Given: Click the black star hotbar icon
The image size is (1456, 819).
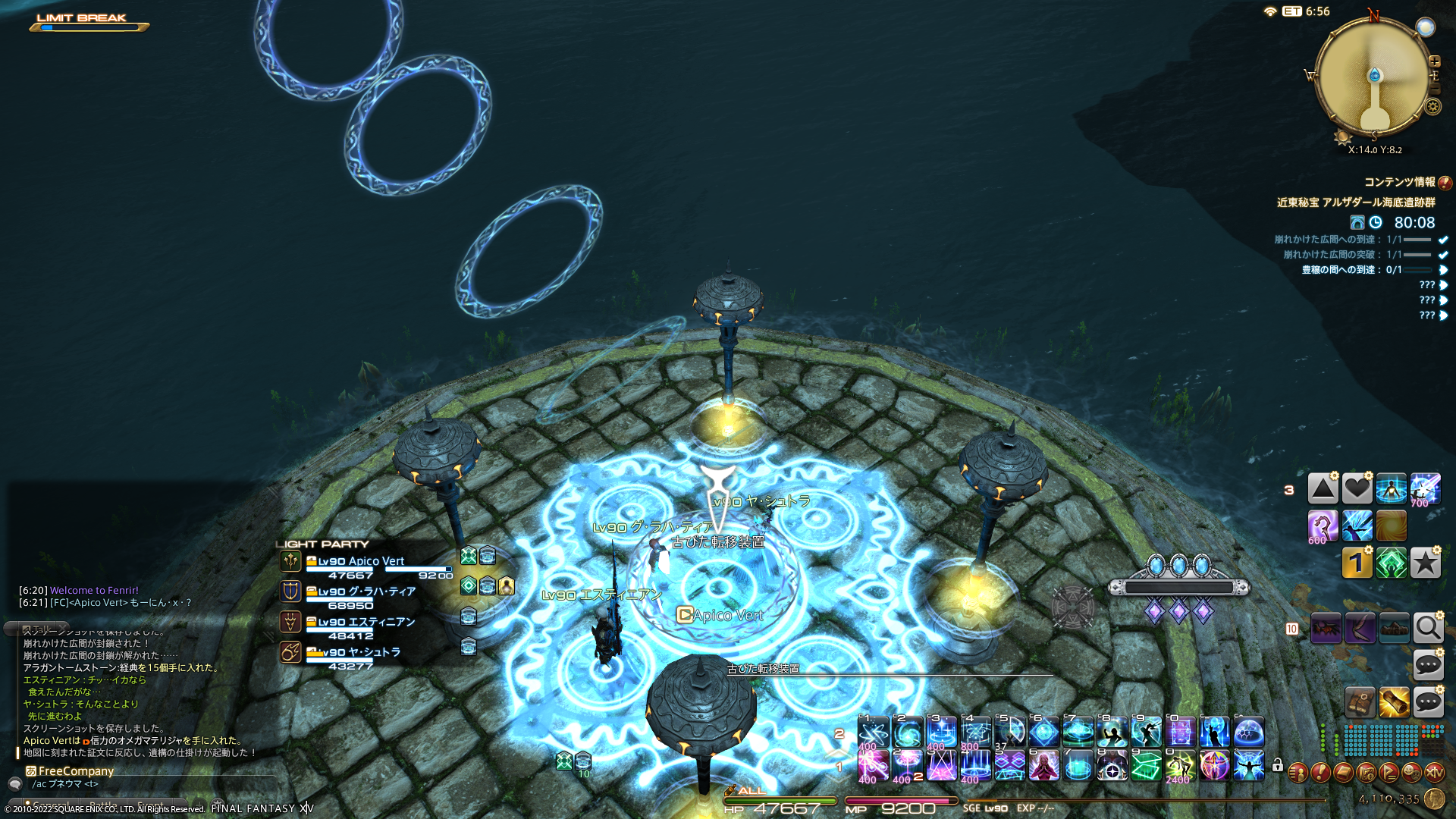Looking at the screenshot, I should click(x=1425, y=563).
